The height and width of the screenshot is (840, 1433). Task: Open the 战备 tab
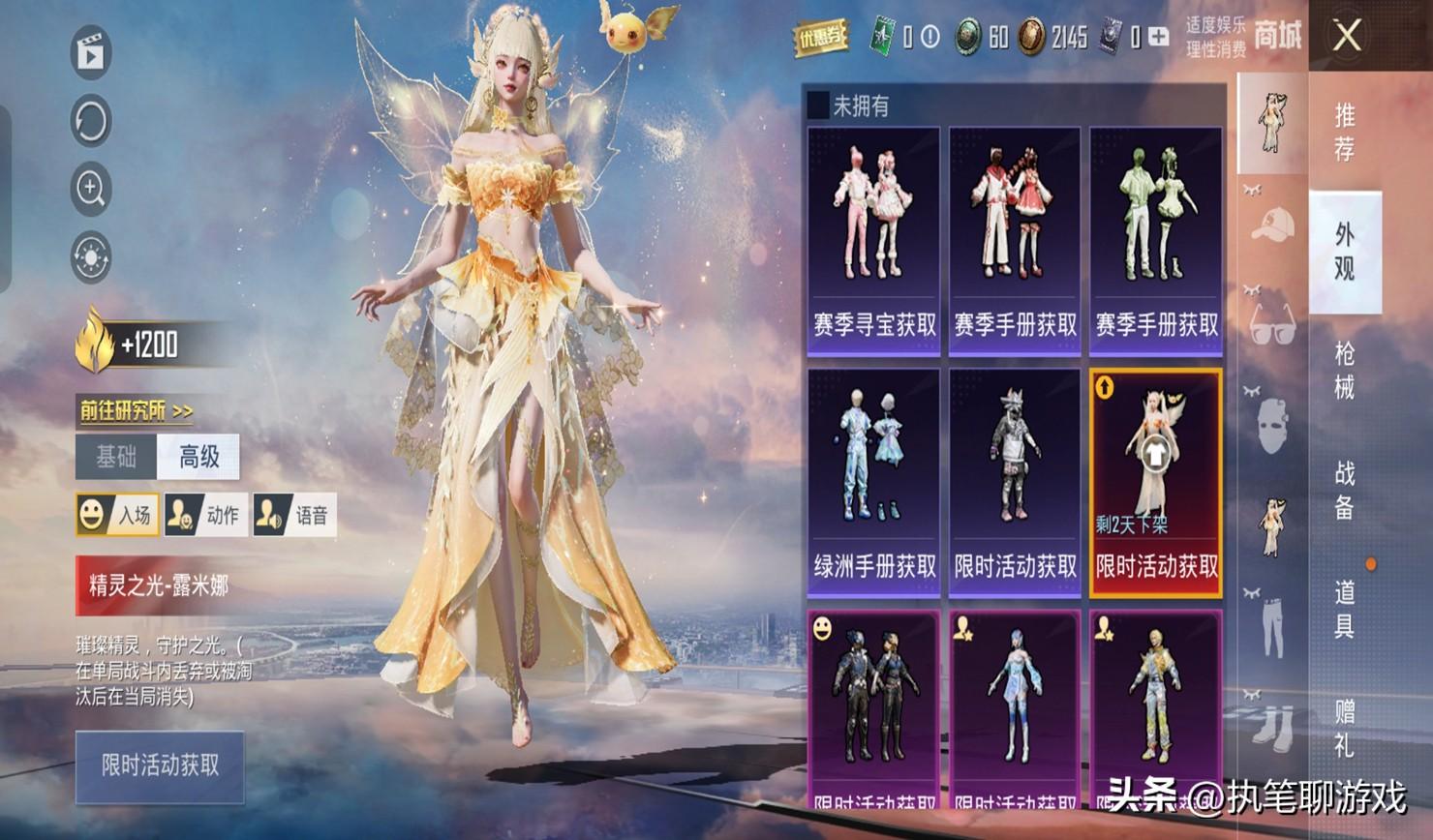1344,491
